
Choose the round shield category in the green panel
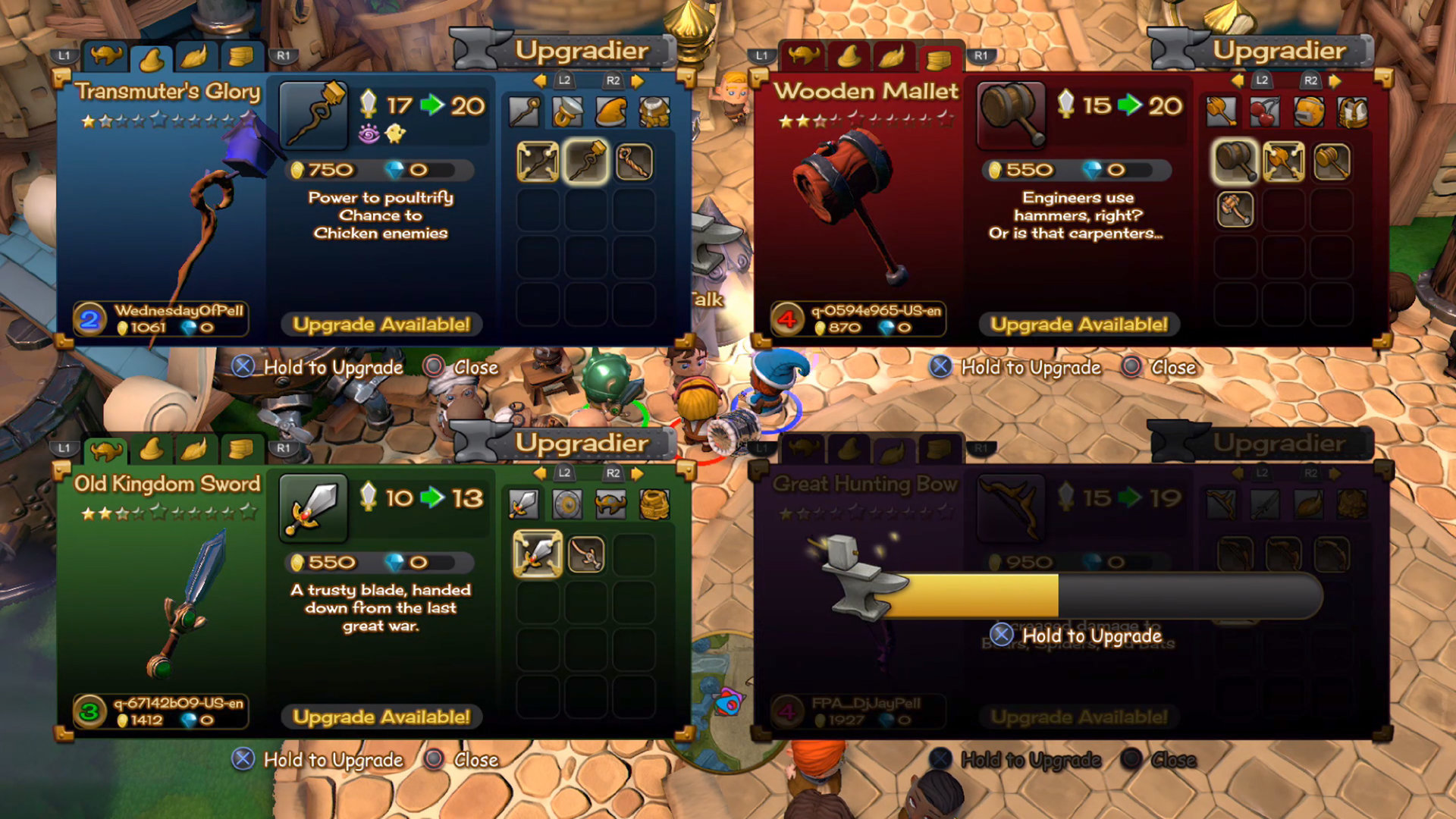click(x=567, y=504)
